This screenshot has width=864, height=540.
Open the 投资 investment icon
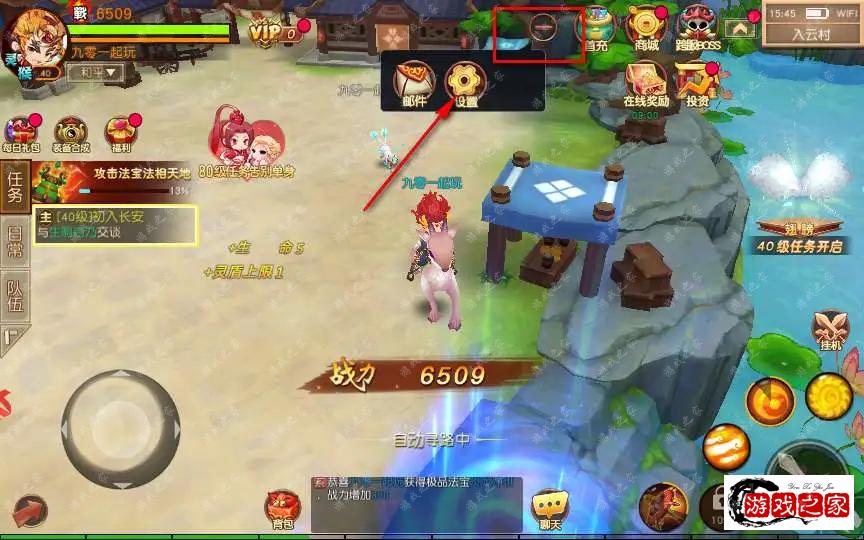[696, 83]
